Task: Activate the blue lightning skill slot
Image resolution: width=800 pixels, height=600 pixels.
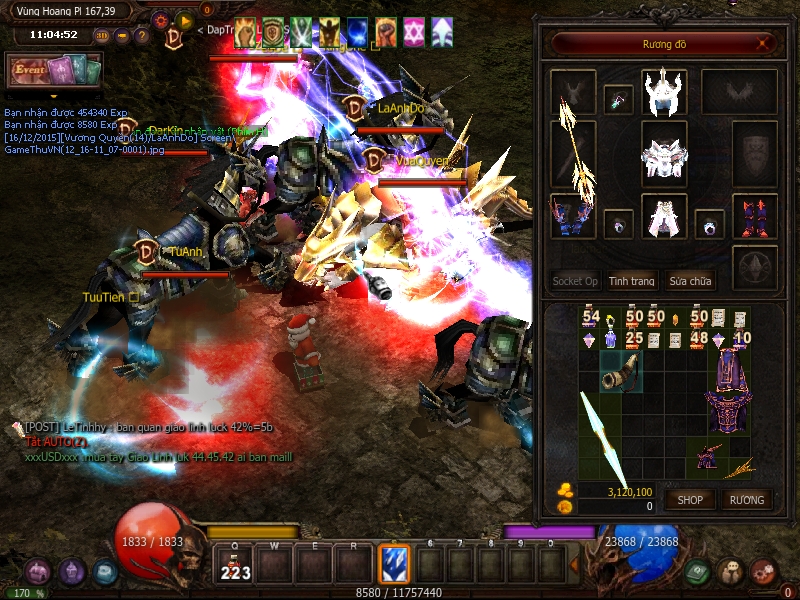Action: 393,563
